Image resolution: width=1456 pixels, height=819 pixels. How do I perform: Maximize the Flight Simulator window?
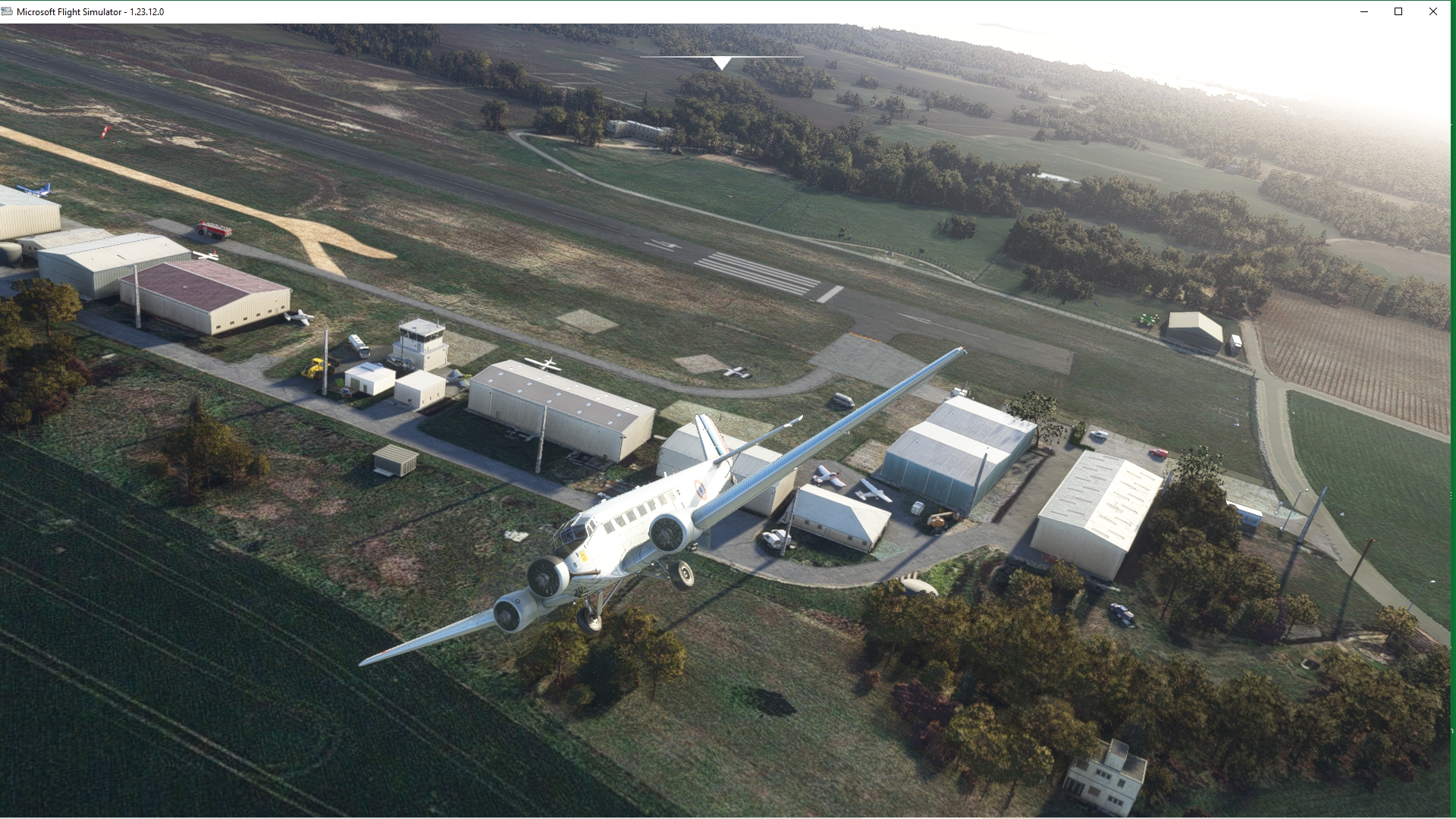(1398, 11)
